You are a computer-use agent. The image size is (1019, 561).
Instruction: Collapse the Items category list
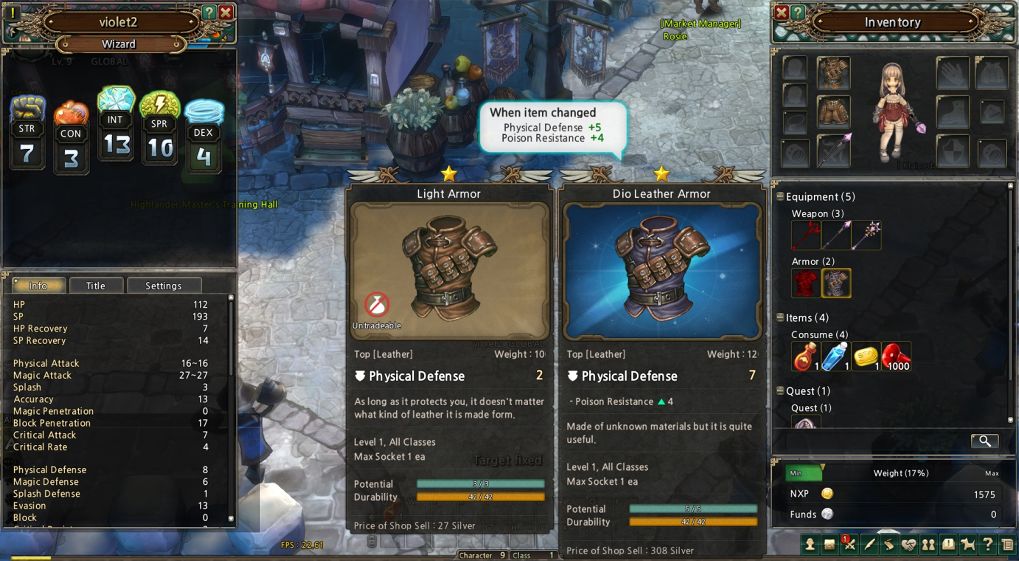click(780, 318)
